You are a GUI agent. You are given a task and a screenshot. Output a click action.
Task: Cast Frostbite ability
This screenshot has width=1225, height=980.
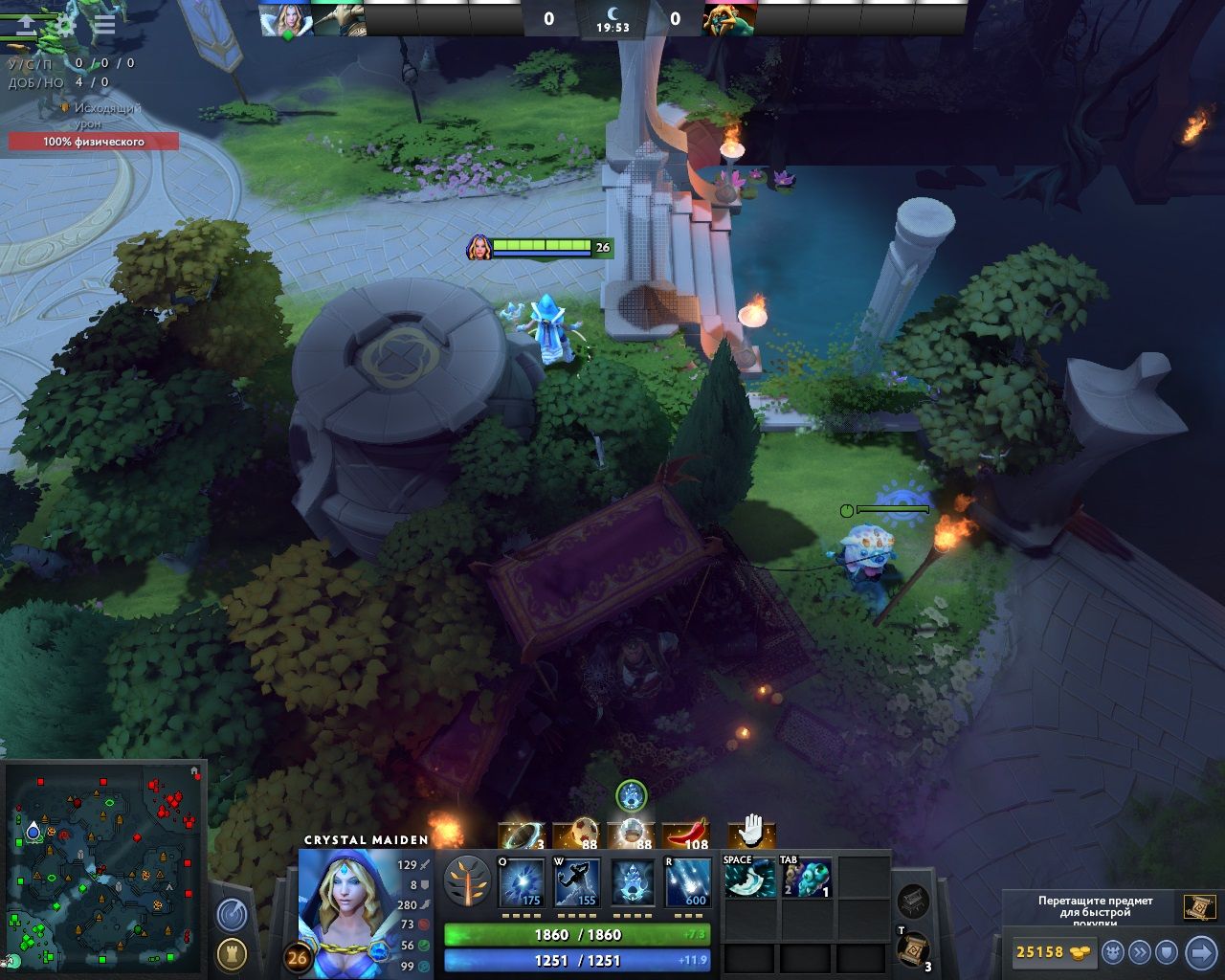578,882
